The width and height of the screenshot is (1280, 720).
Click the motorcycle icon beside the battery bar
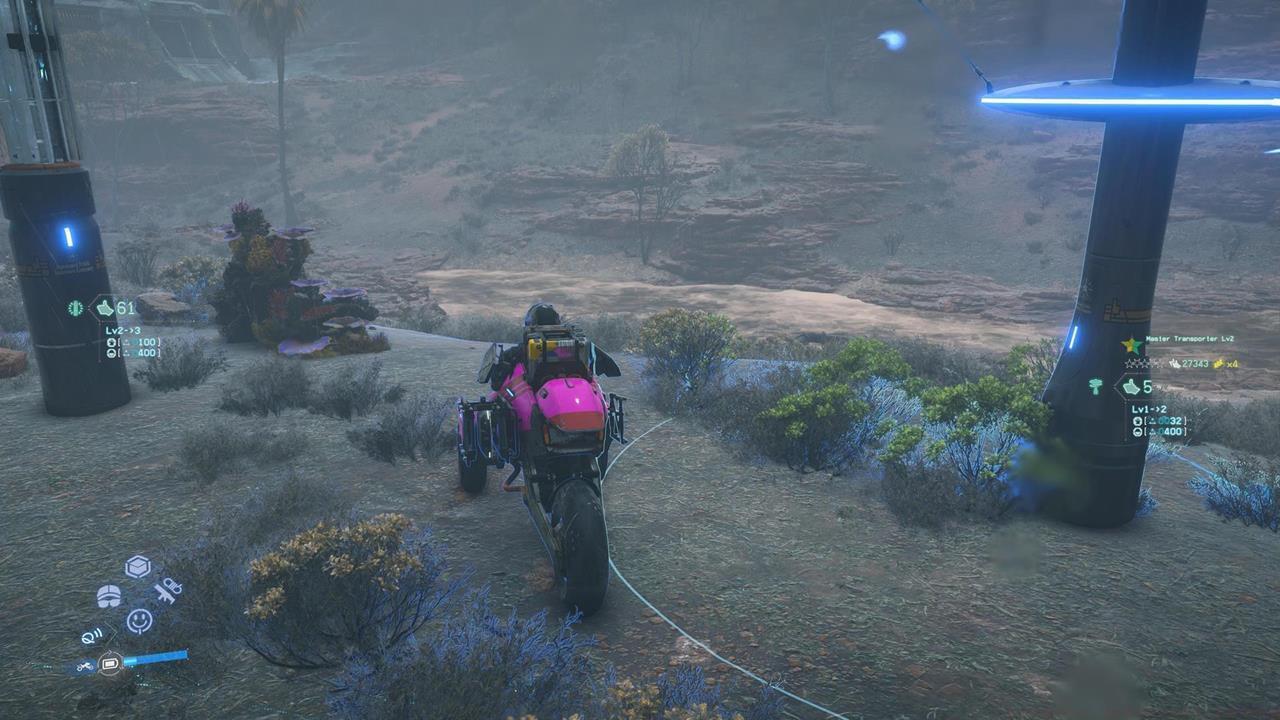coord(85,665)
